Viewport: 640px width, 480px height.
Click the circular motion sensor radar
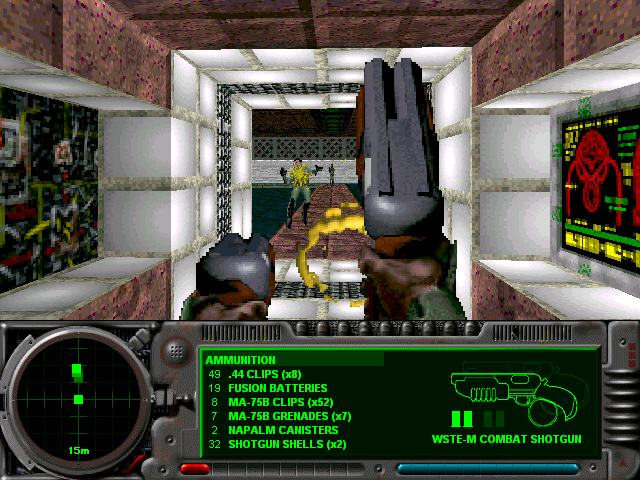coord(77,398)
